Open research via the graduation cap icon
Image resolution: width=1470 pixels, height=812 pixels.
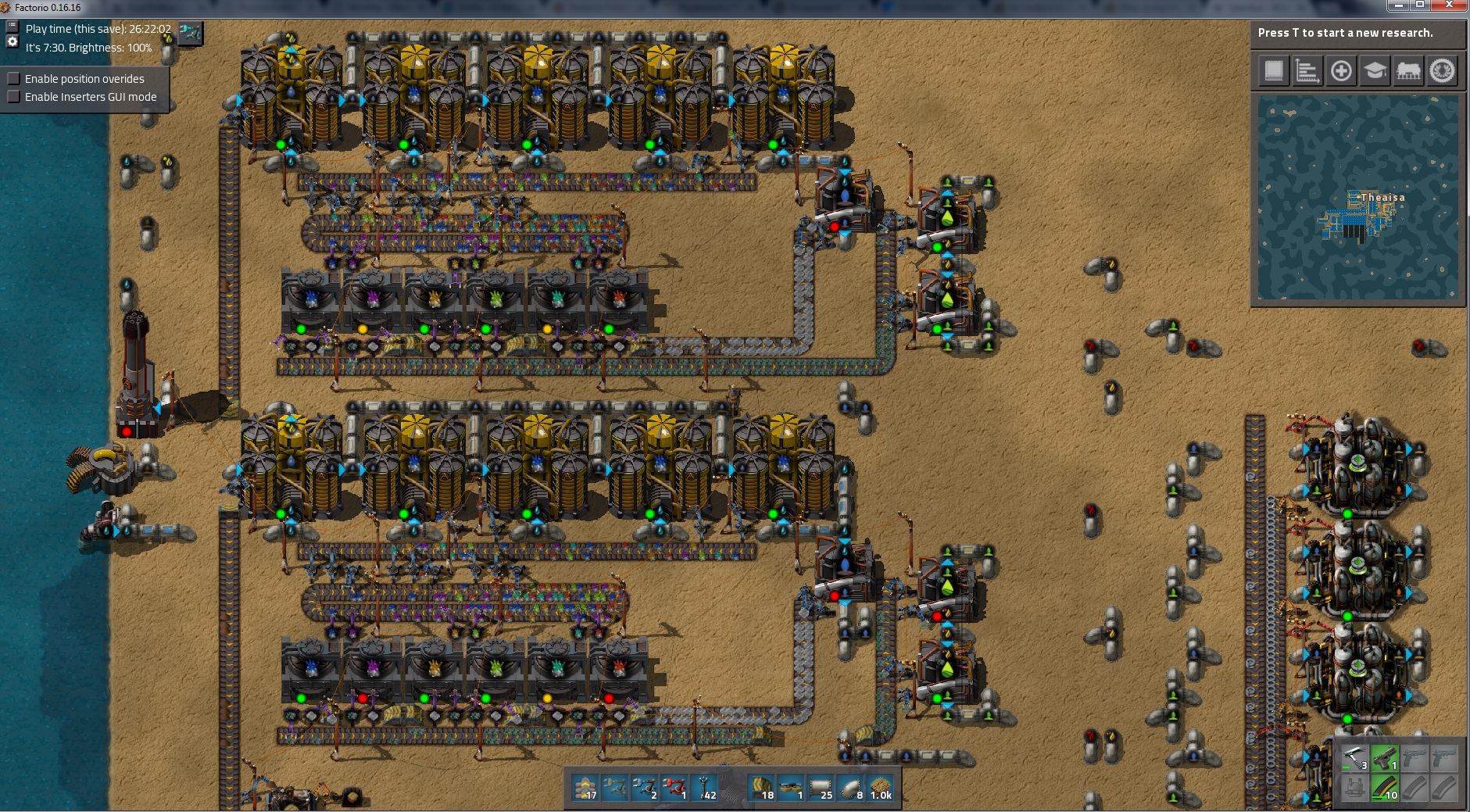(x=1375, y=71)
